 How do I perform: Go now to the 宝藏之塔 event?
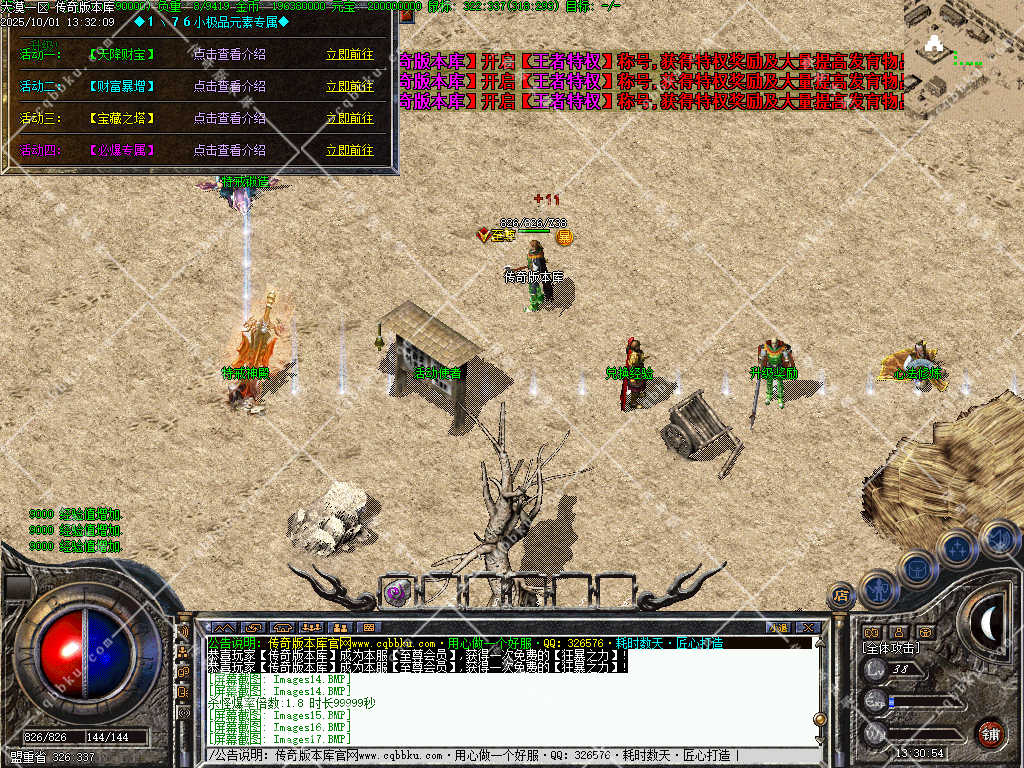tap(349, 118)
